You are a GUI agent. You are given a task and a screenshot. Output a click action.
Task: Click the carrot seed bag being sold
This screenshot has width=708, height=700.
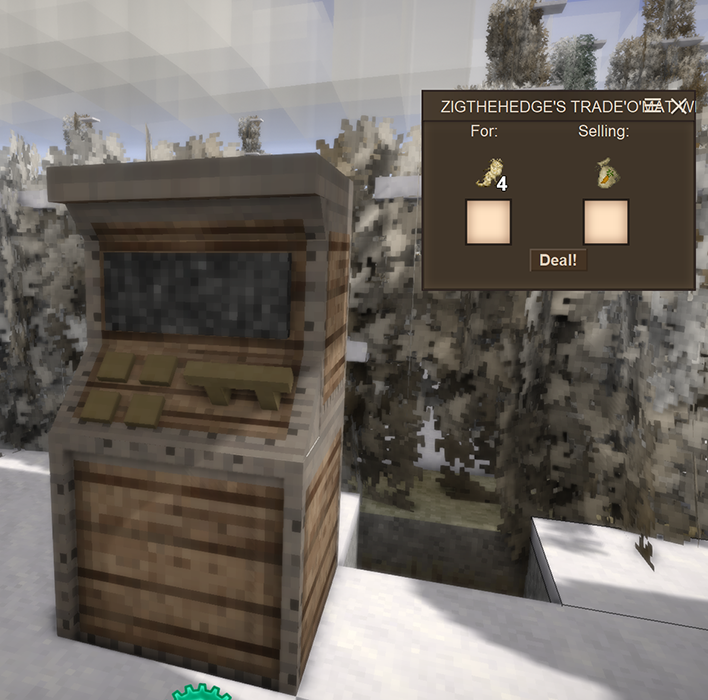click(605, 173)
